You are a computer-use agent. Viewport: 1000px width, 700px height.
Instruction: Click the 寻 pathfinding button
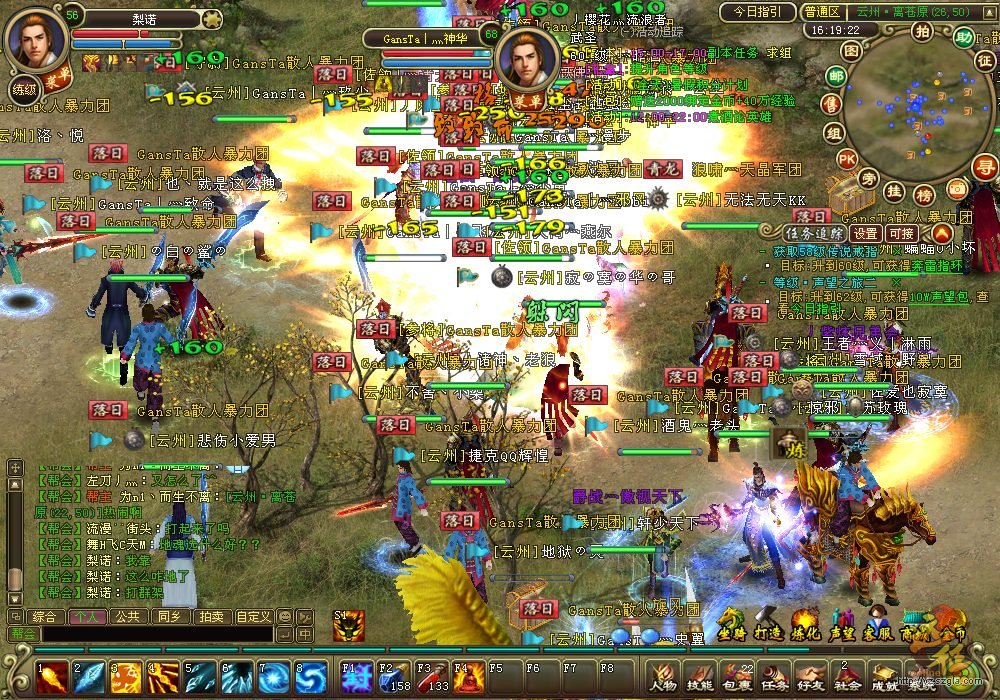(x=984, y=166)
